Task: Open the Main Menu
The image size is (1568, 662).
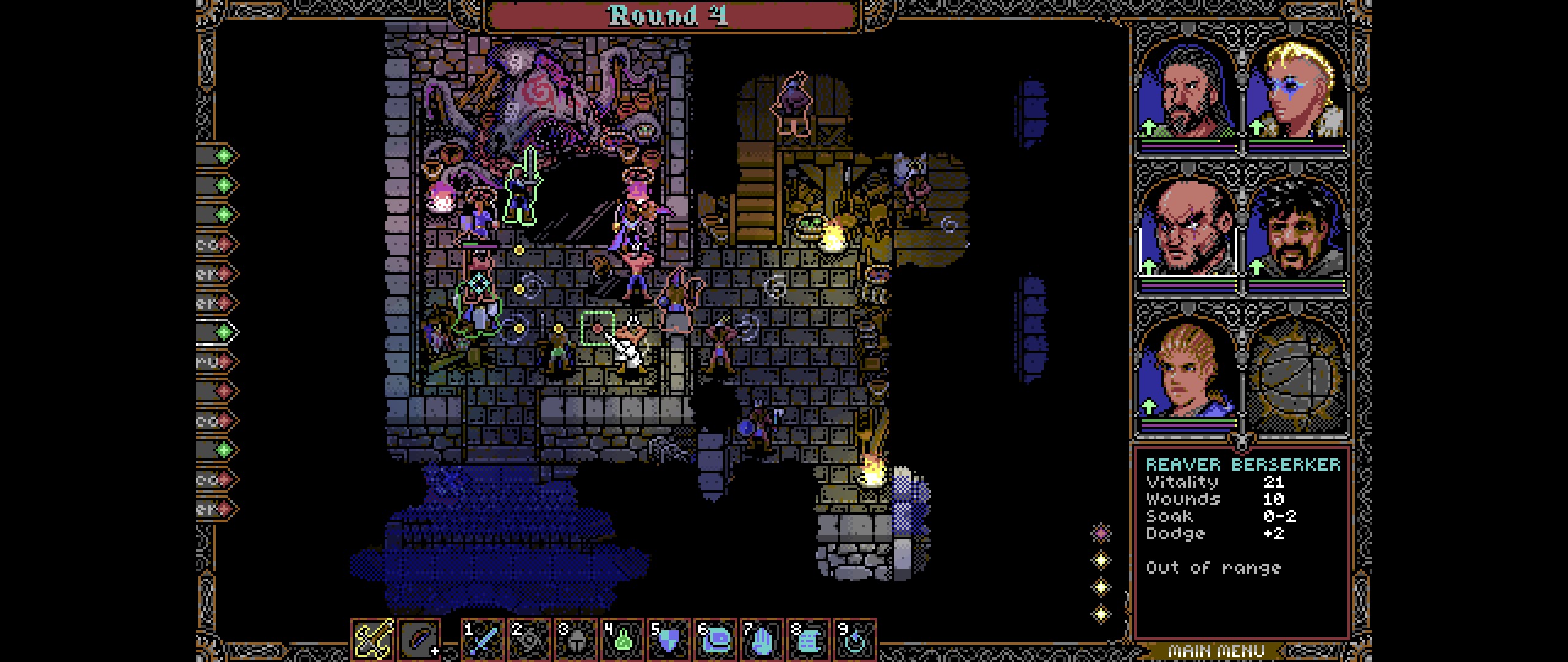Action: [1216, 651]
